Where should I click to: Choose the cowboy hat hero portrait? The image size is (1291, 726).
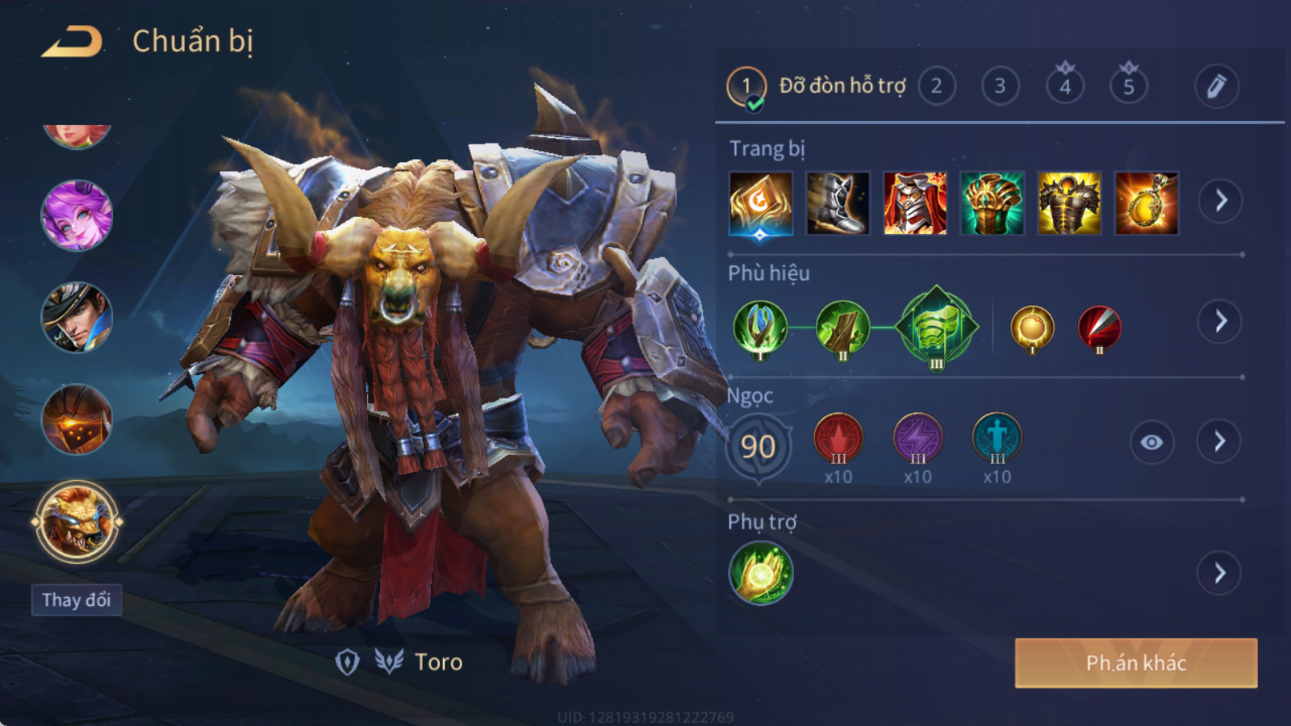coord(77,318)
